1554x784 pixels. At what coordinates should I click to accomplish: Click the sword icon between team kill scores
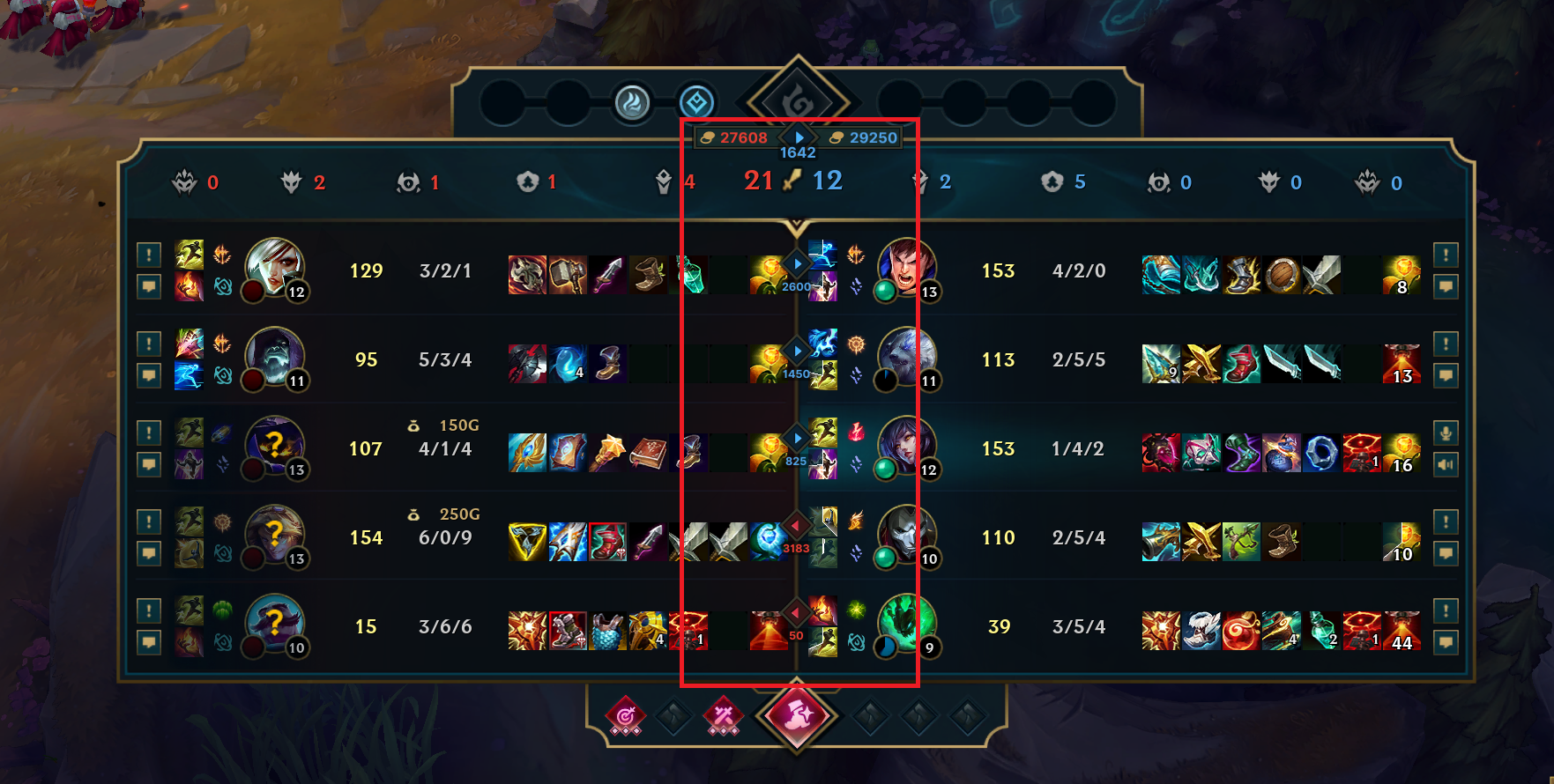click(792, 181)
